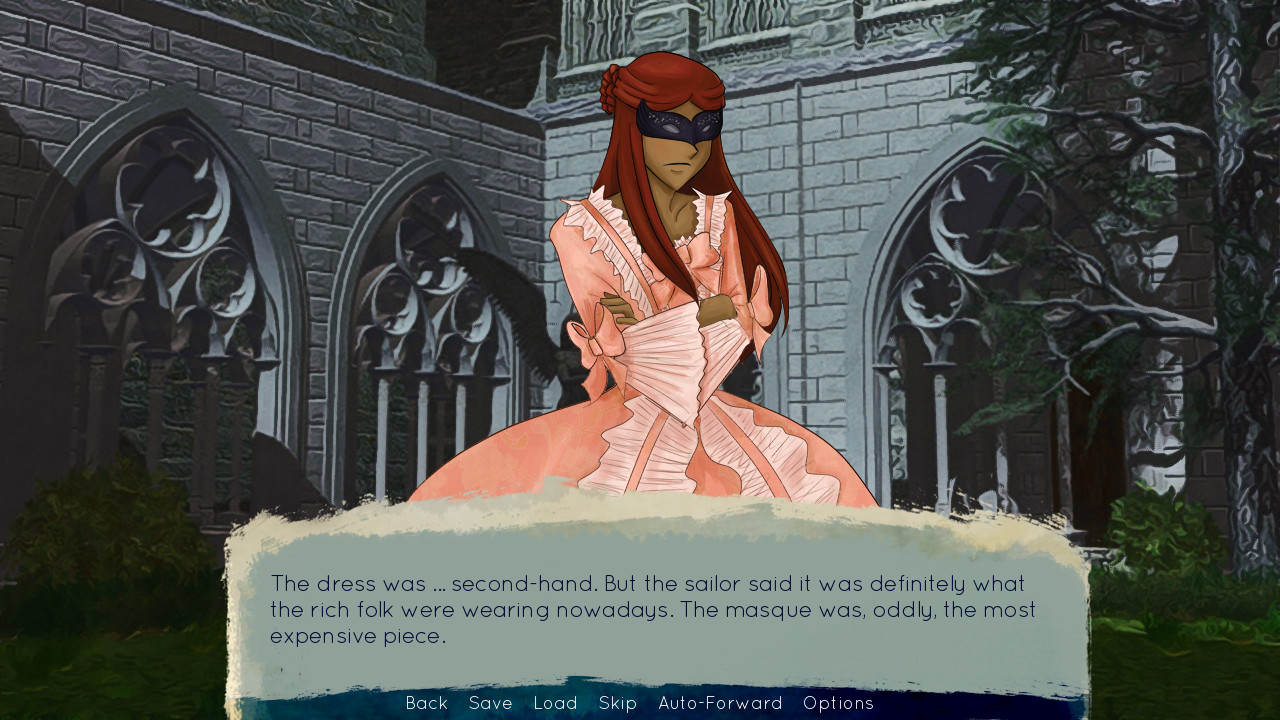The height and width of the screenshot is (720, 1280).
Task: Enable Auto-Forward mode
Action: click(719, 703)
